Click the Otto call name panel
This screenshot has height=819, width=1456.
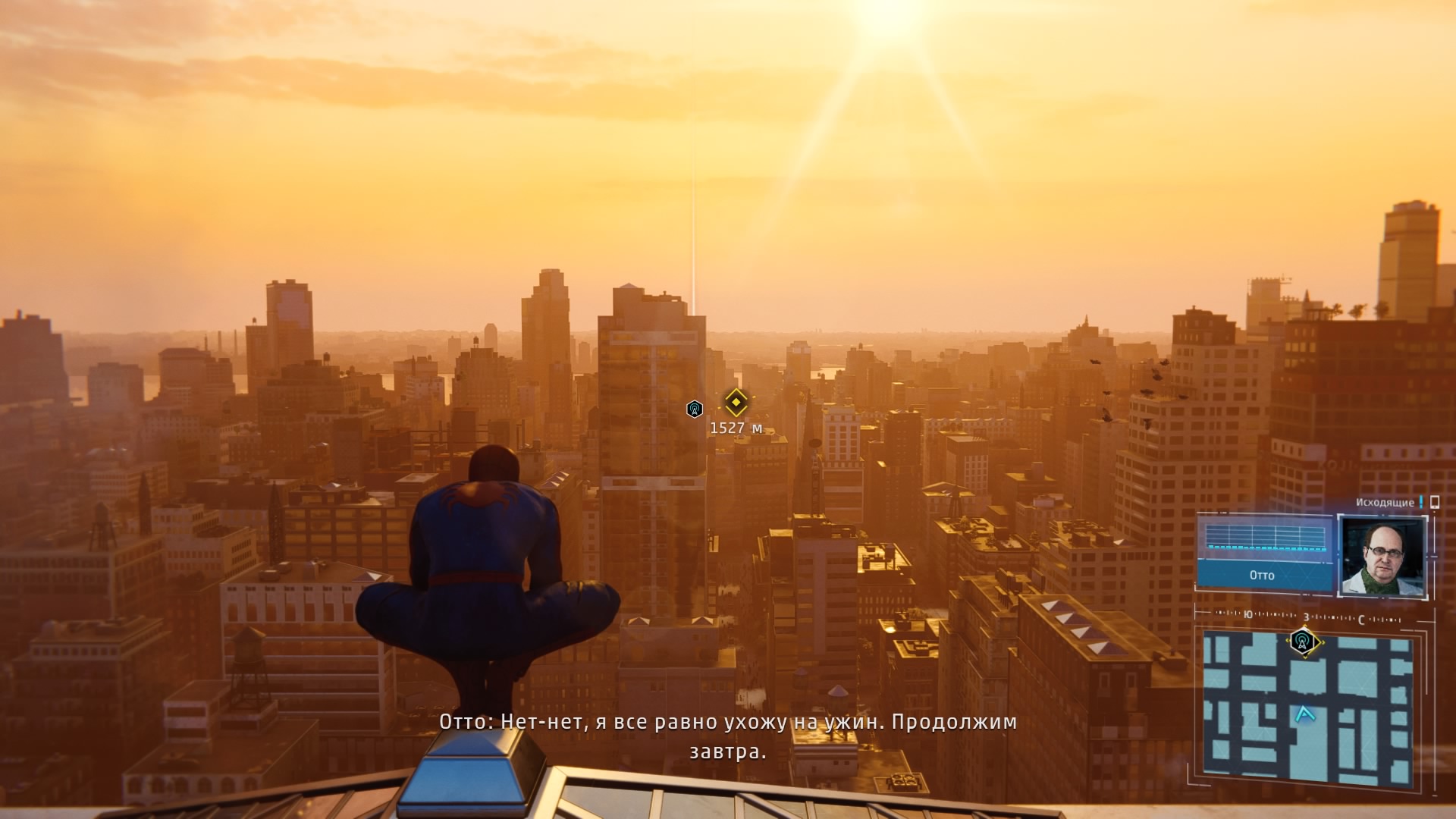click(1263, 575)
